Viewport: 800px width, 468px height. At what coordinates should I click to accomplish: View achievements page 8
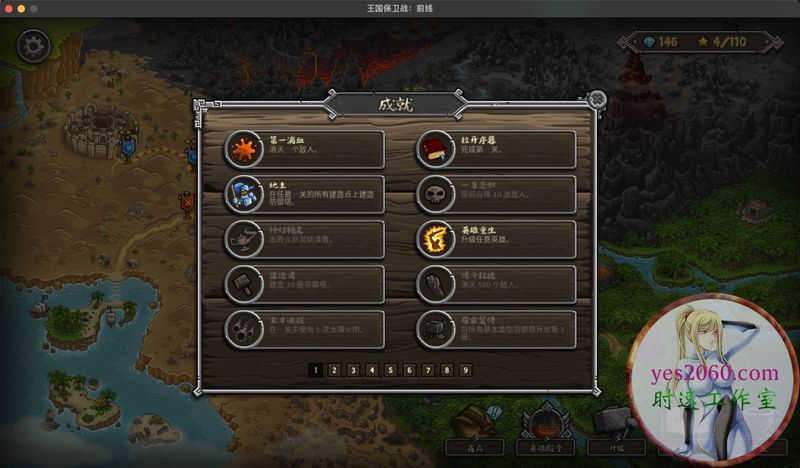click(x=447, y=369)
